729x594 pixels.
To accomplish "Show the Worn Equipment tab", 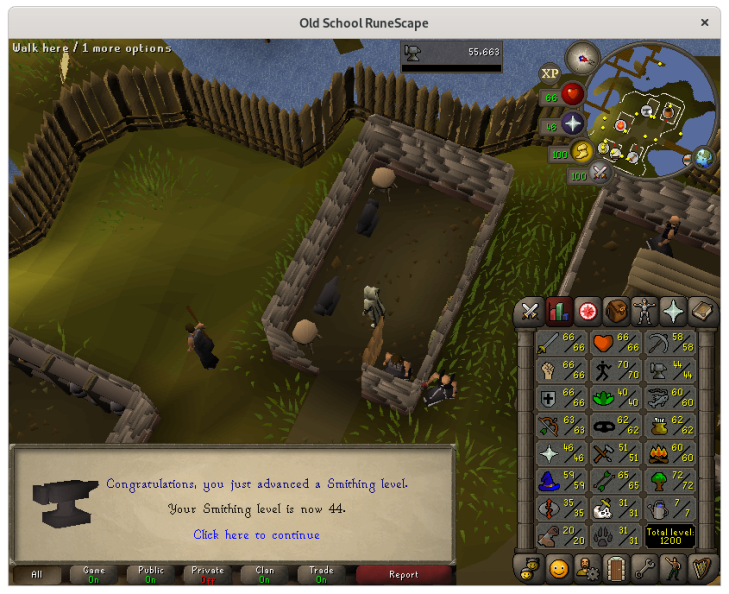I will pyautogui.click(x=645, y=311).
